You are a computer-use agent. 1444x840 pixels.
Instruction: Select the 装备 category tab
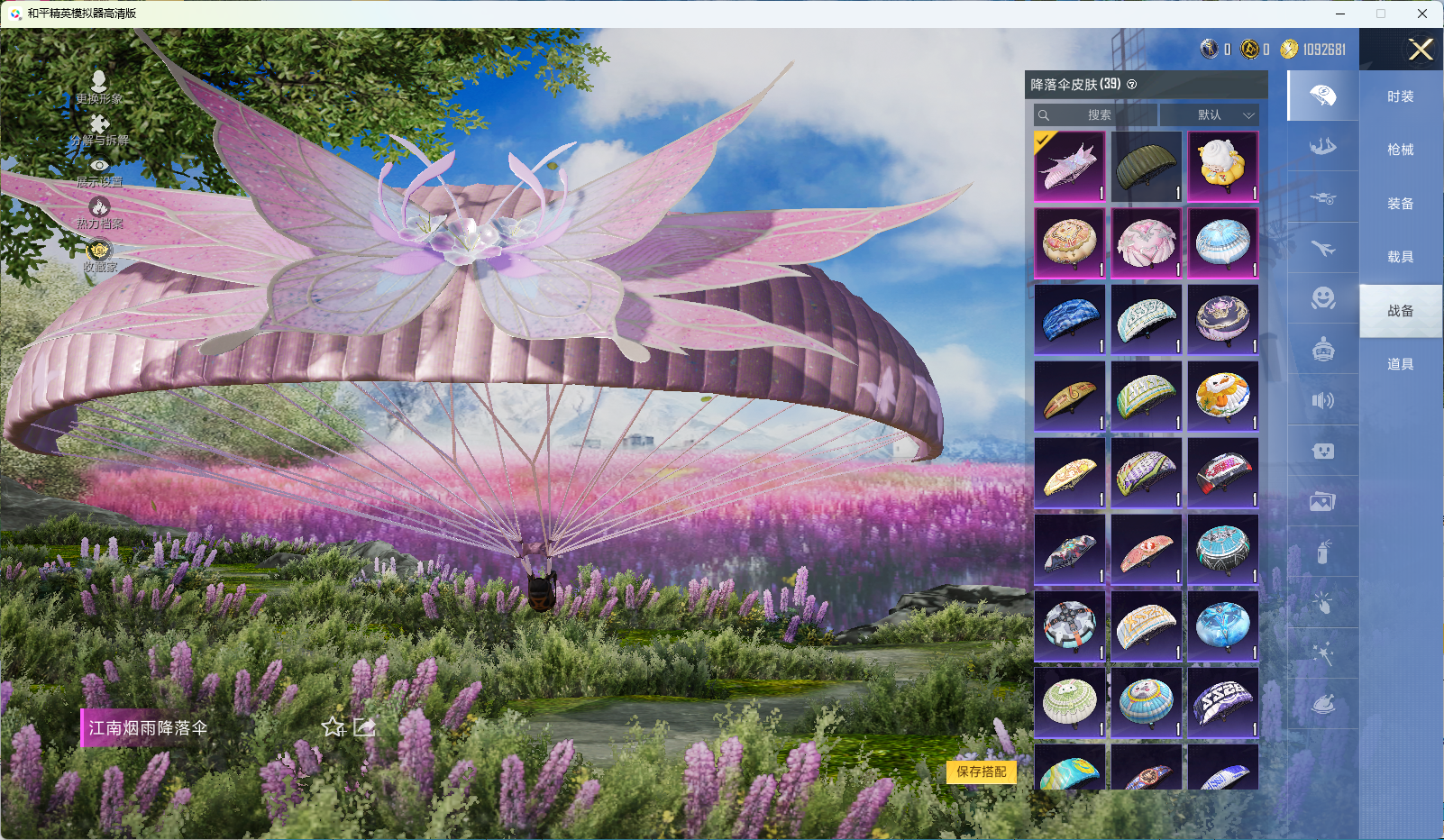point(1400,204)
